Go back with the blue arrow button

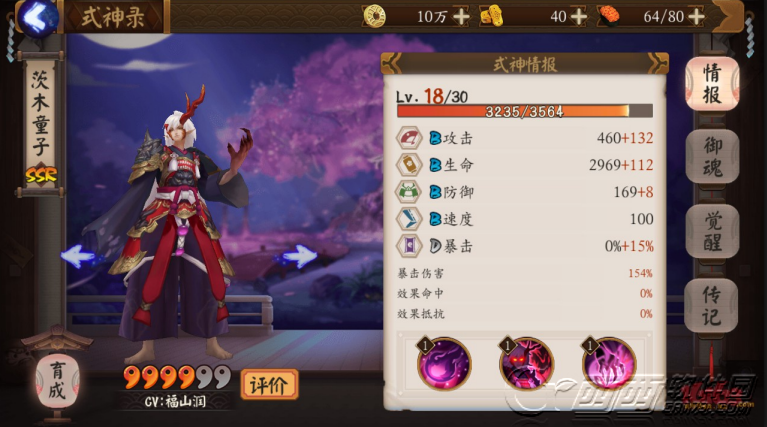click(x=38, y=17)
